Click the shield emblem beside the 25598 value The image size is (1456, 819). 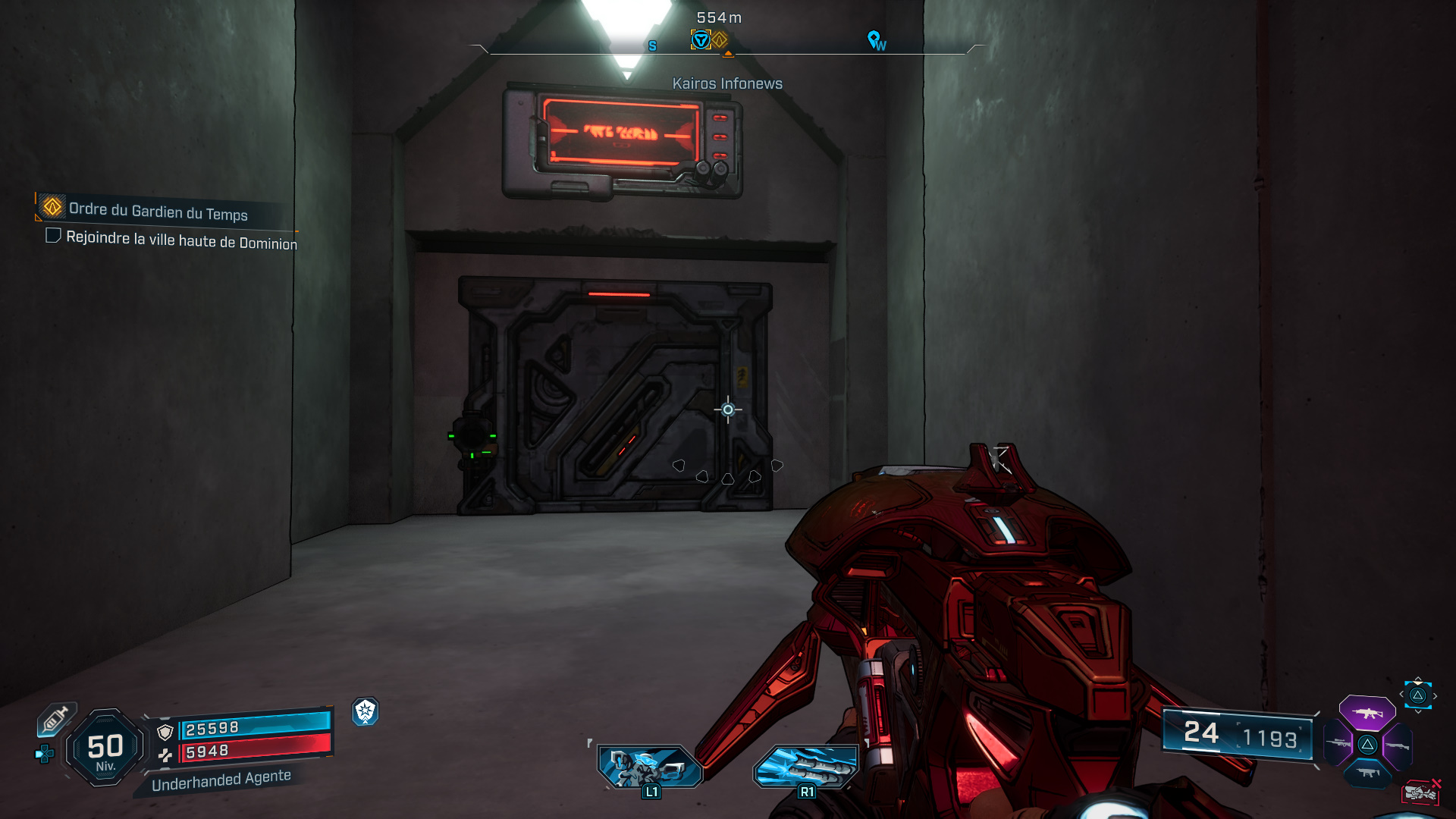pyautogui.click(x=165, y=732)
